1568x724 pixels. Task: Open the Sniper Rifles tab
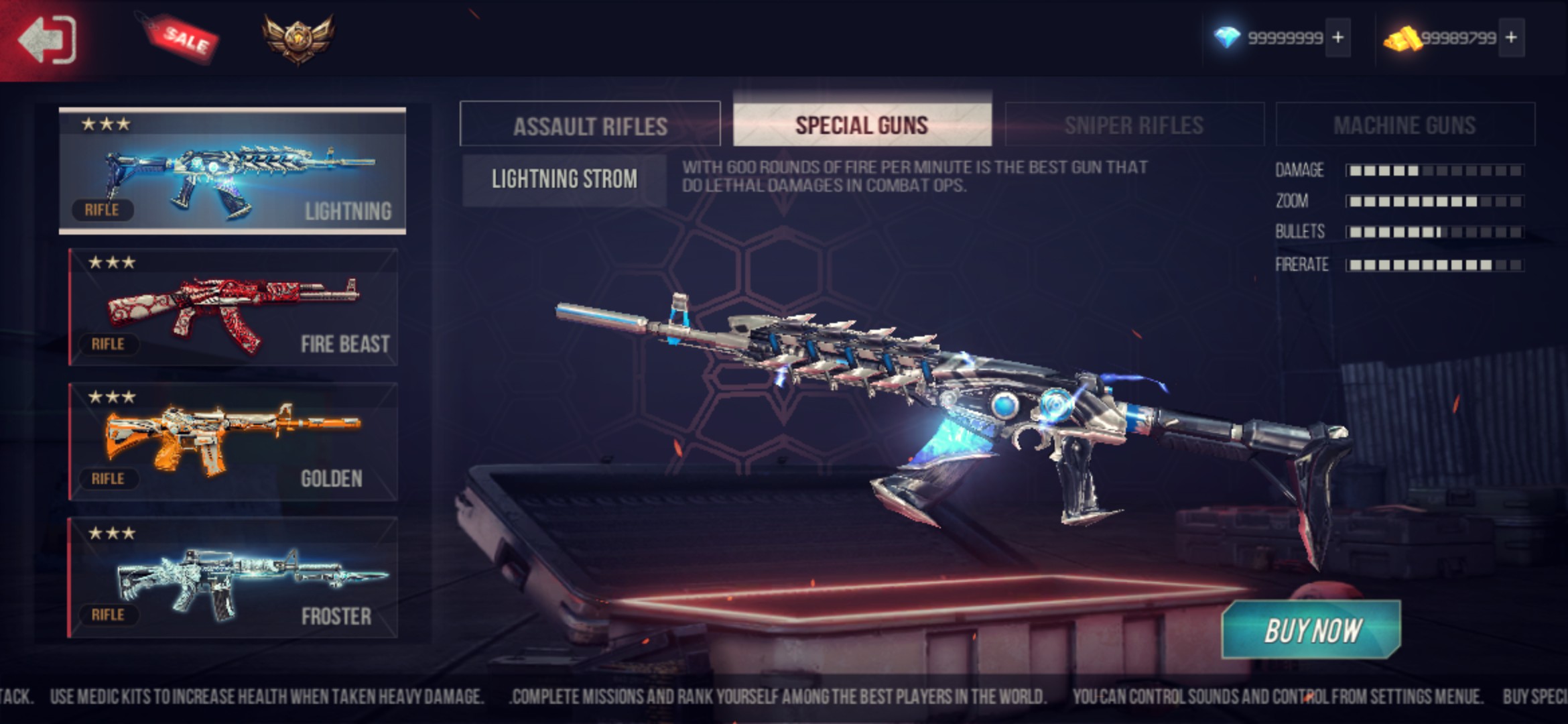pos(1134,125)
